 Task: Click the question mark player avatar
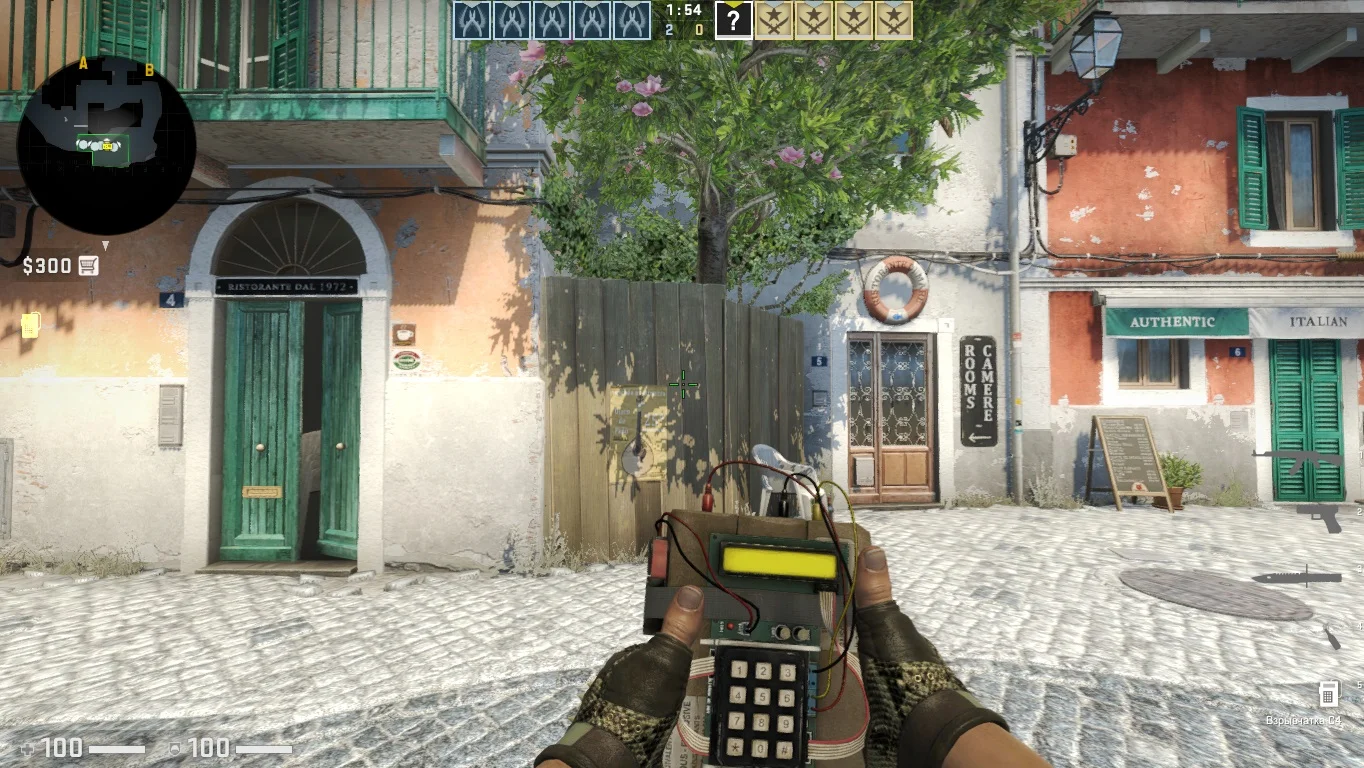pos(733,20)
